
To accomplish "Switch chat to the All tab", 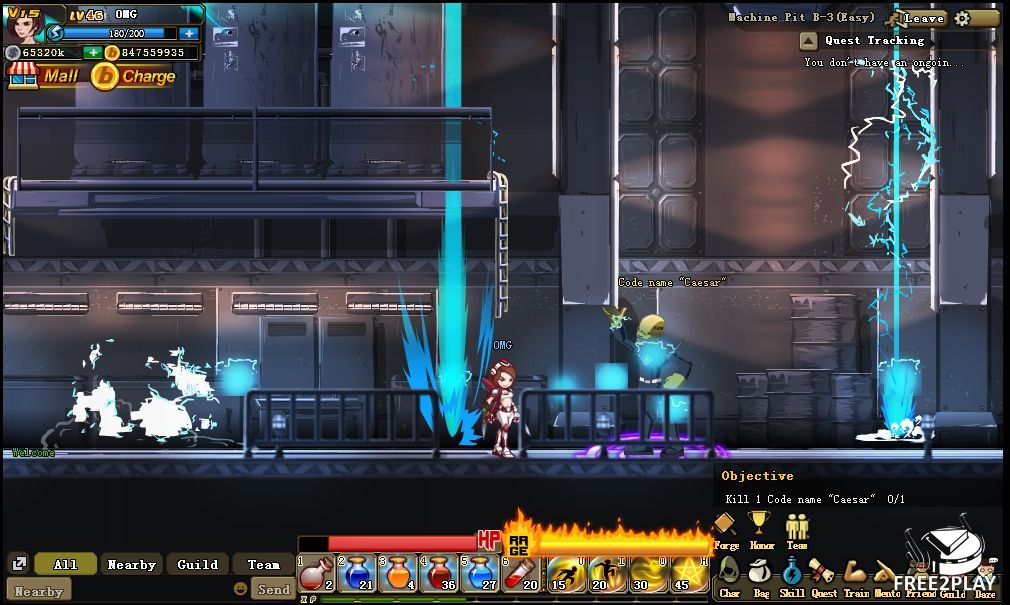I will coord(66,564).
